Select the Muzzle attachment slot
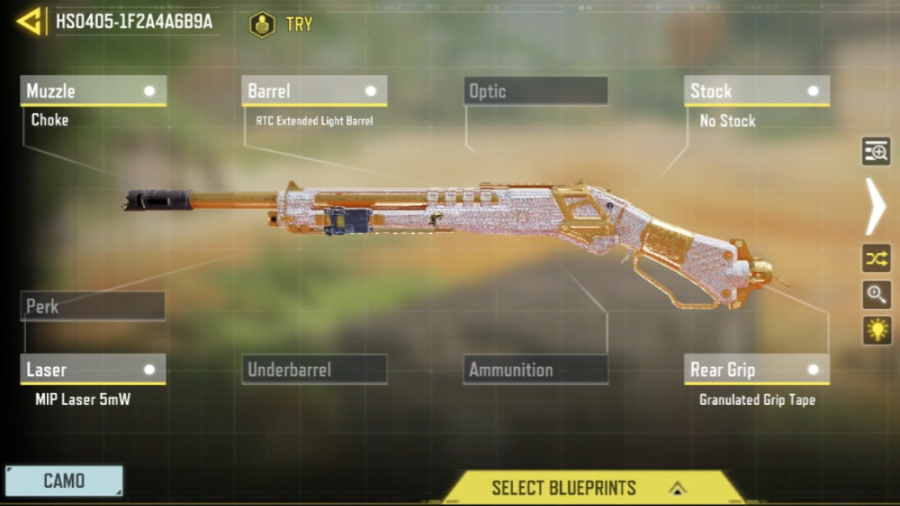Image resolution: width=900 pixels, height=506 pixels. [93, 91]
